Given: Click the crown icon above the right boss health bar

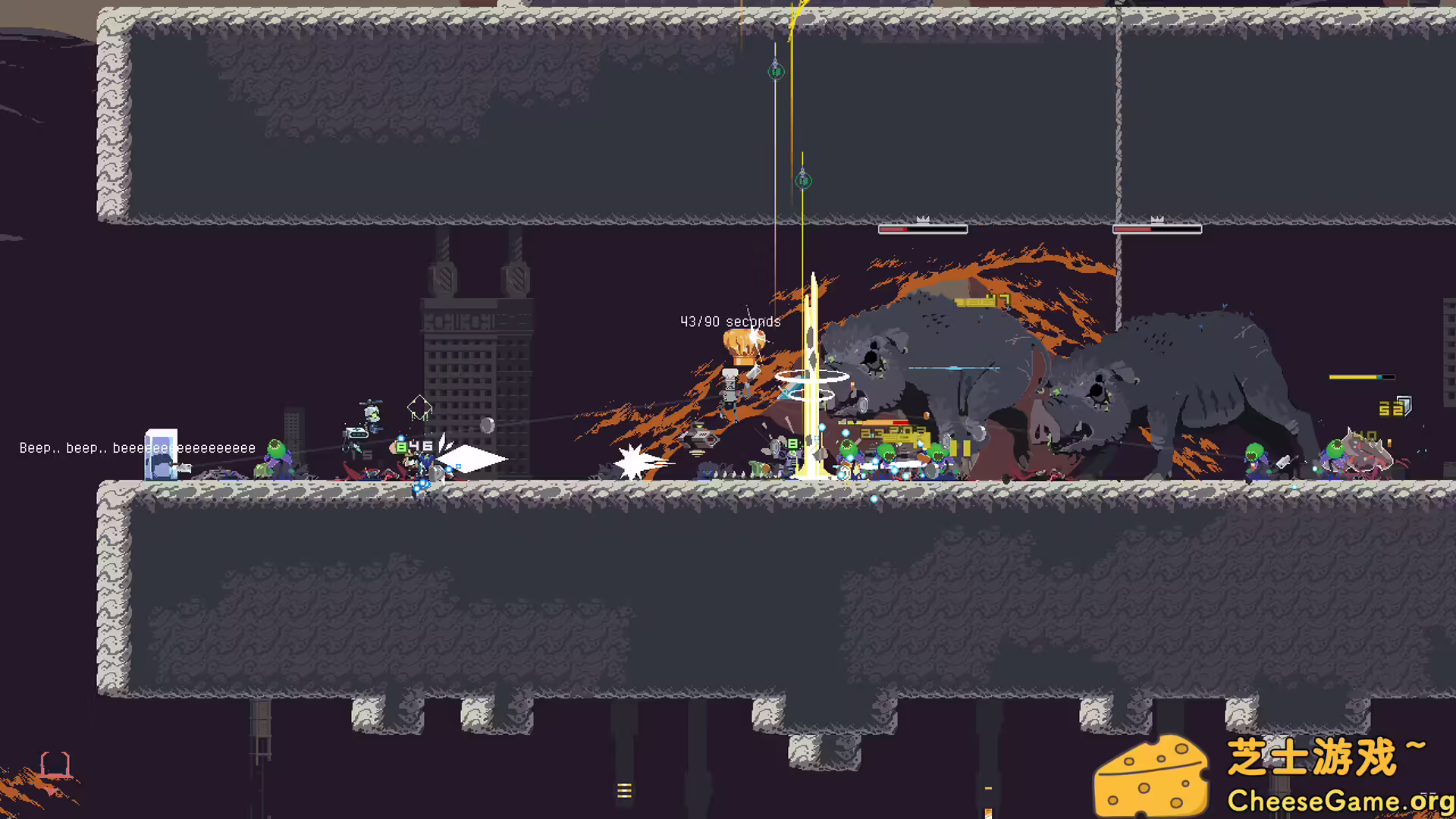Looking at the screenshot, I should pos(1156,218).
